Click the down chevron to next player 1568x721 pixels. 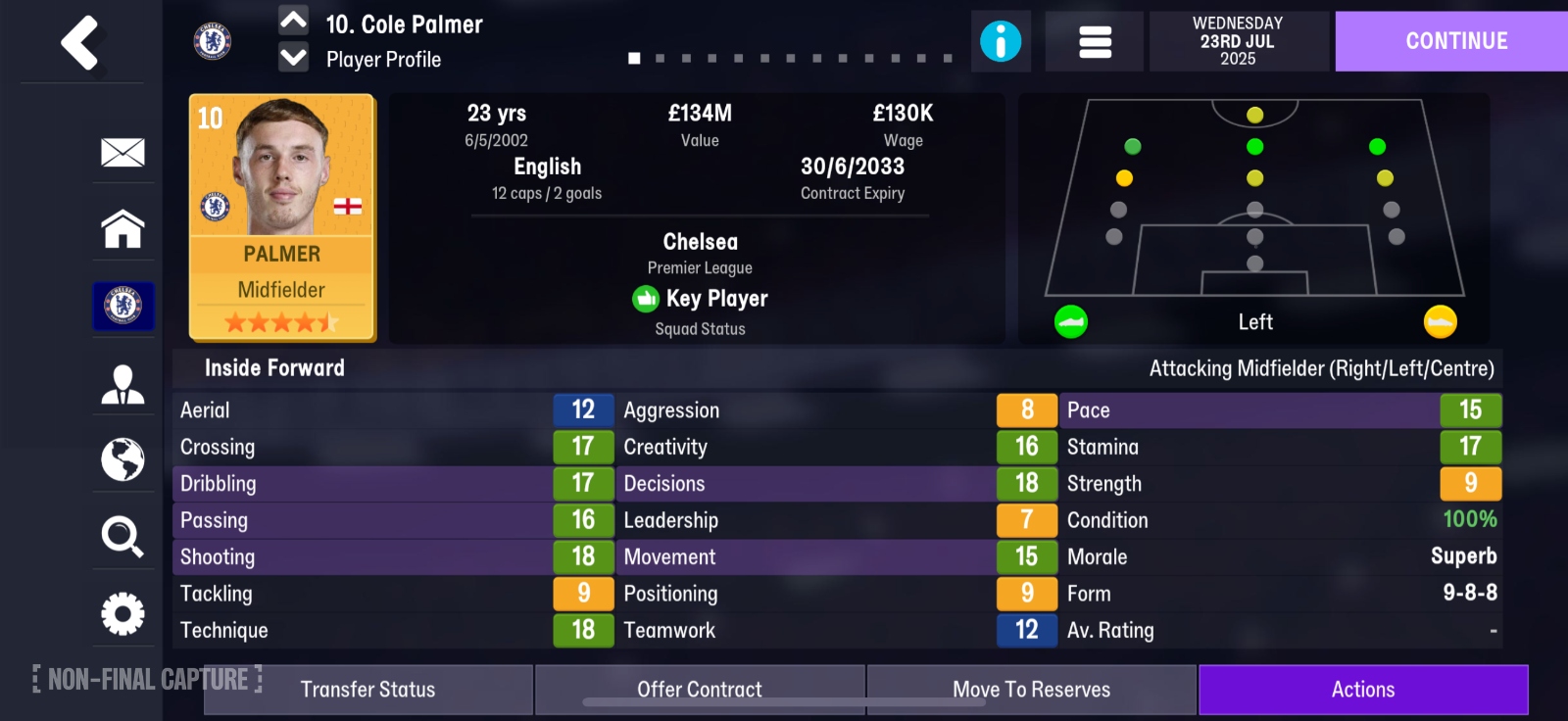point(291,59)
